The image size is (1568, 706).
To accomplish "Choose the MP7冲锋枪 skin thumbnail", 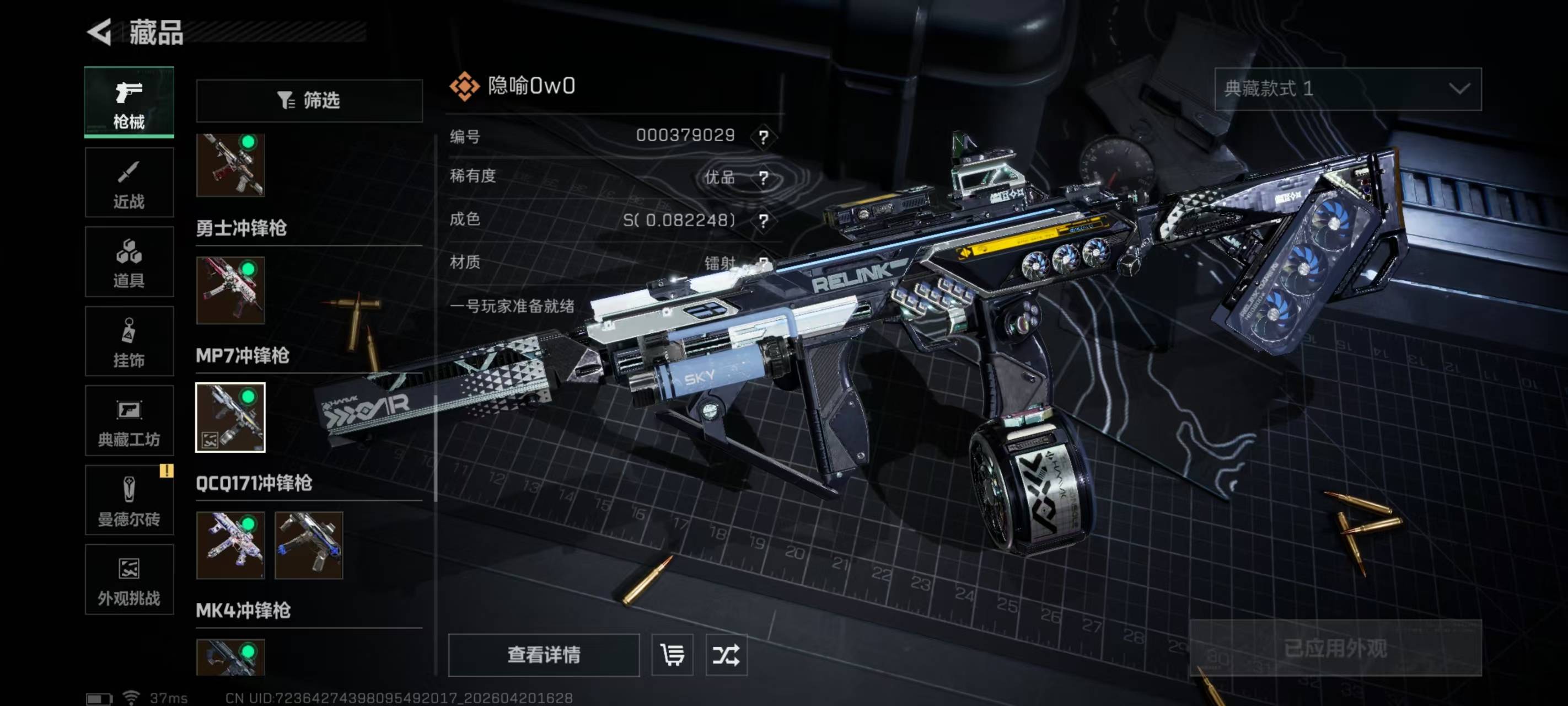I will coord(230,290).
